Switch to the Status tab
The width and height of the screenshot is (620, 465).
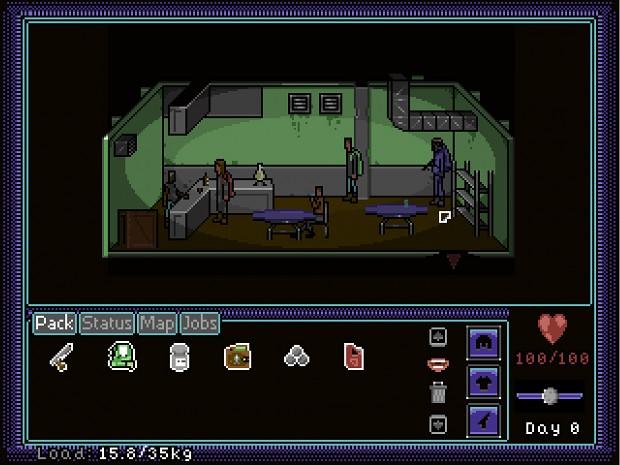(x=107, y=323)
